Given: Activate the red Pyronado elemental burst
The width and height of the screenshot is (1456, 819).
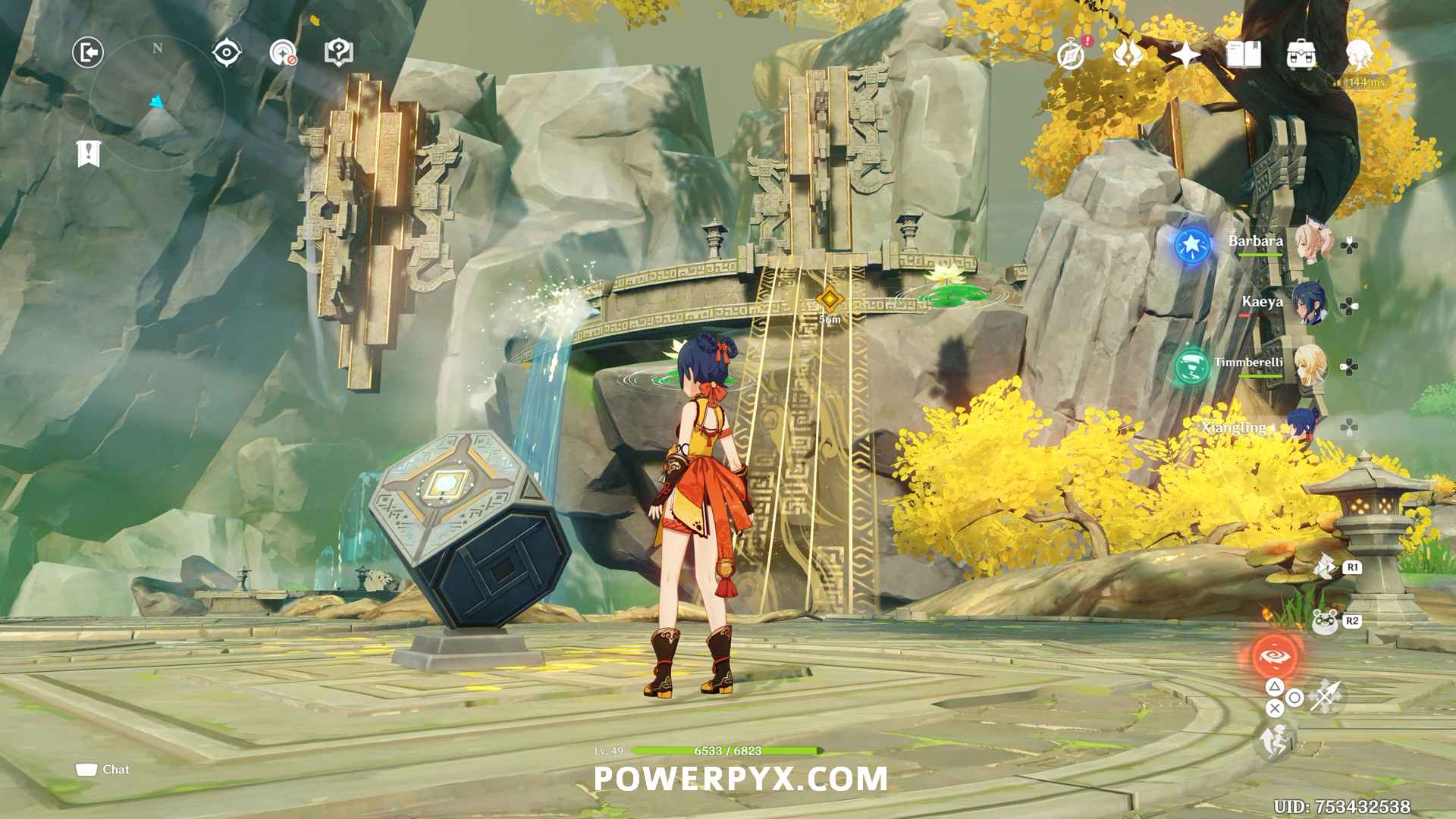Looking at the screenshot, I should (x=1275, y=657).
